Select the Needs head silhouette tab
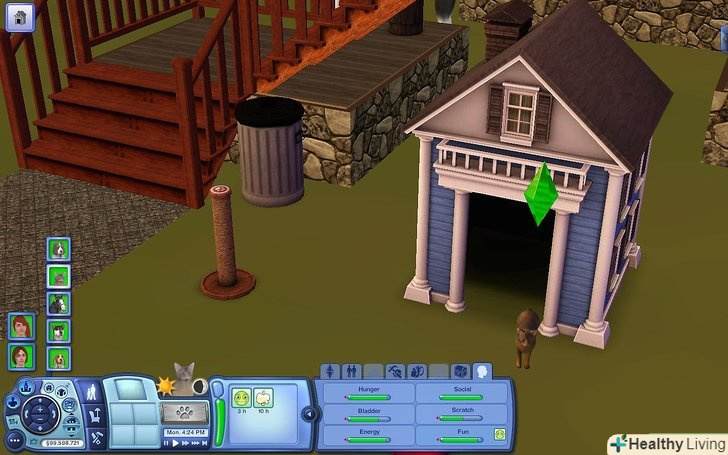This screenshot has height=455, width=728. click(482, 371)
